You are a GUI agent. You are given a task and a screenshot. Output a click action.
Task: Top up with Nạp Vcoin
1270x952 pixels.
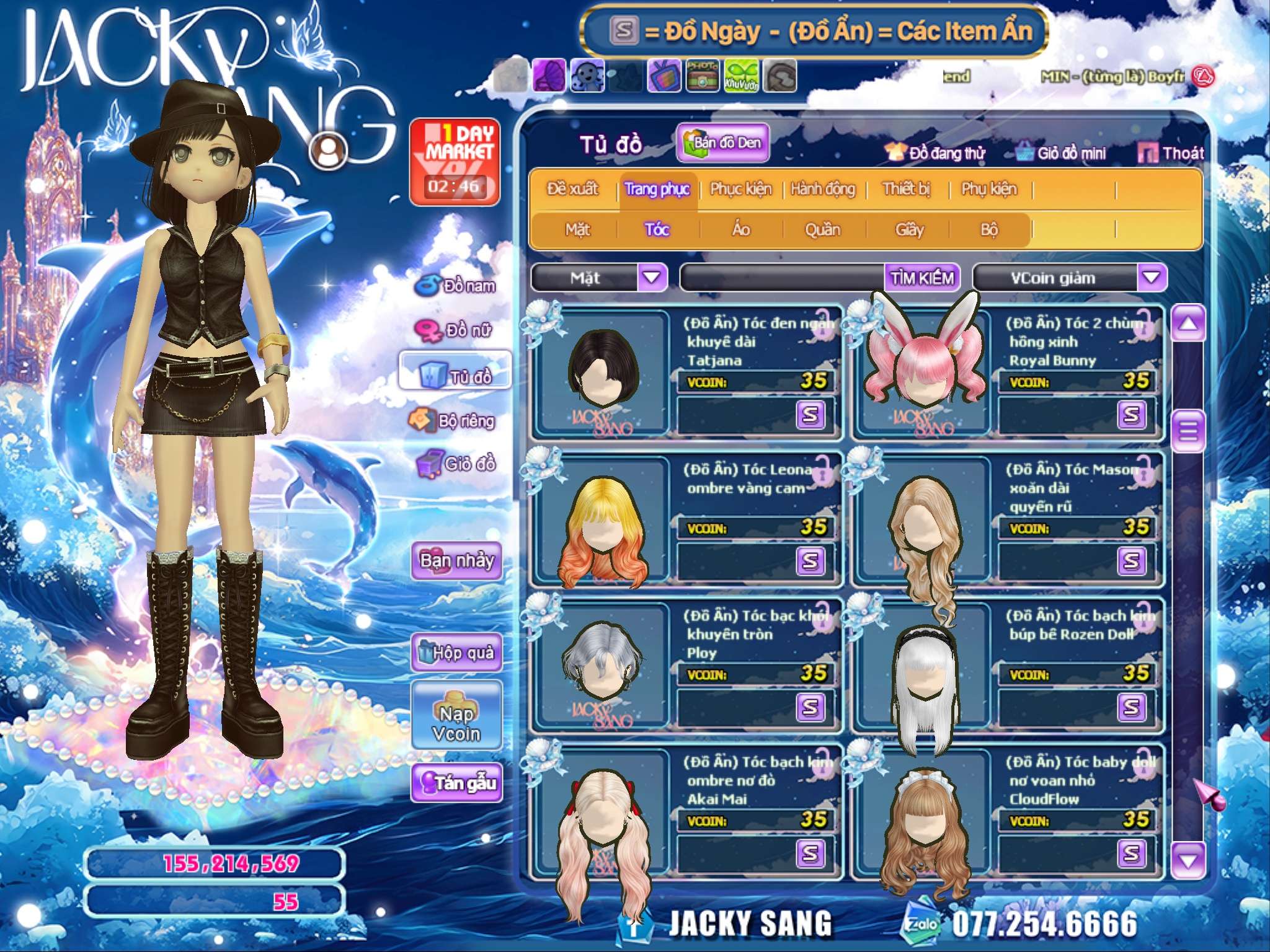click(x=456, y=723)
